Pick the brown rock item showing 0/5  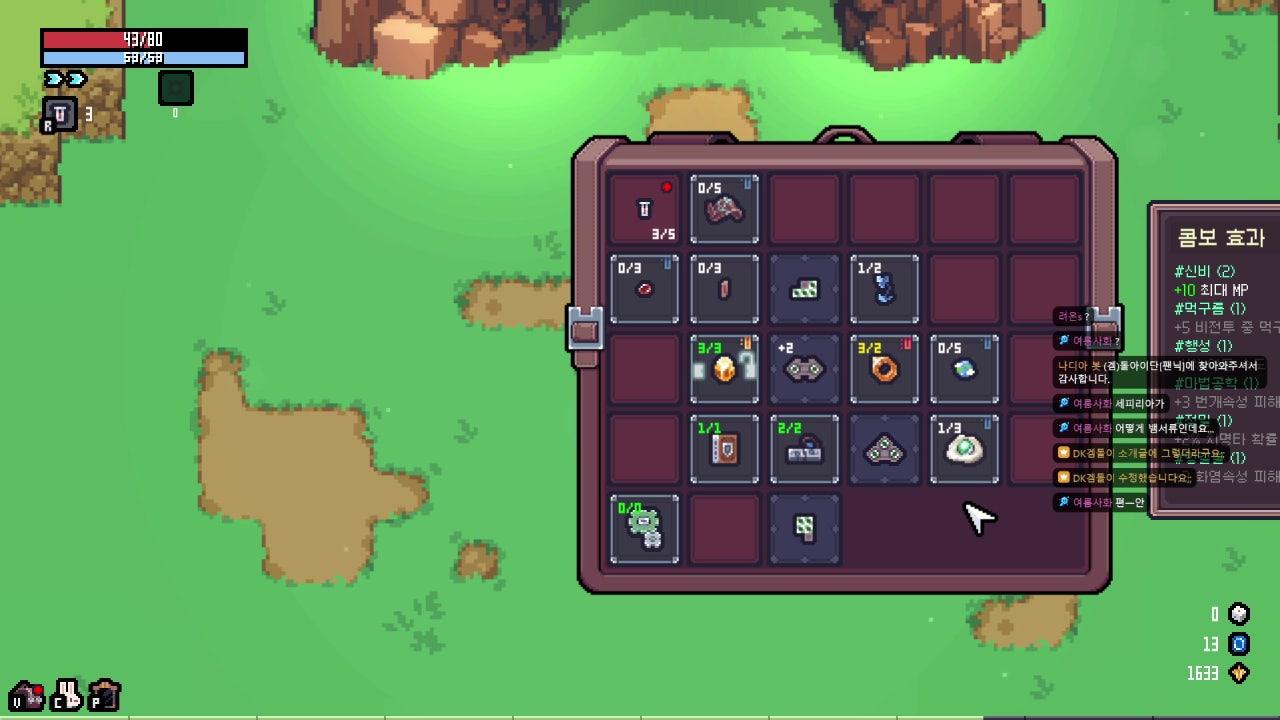click(x=724, y=210)
